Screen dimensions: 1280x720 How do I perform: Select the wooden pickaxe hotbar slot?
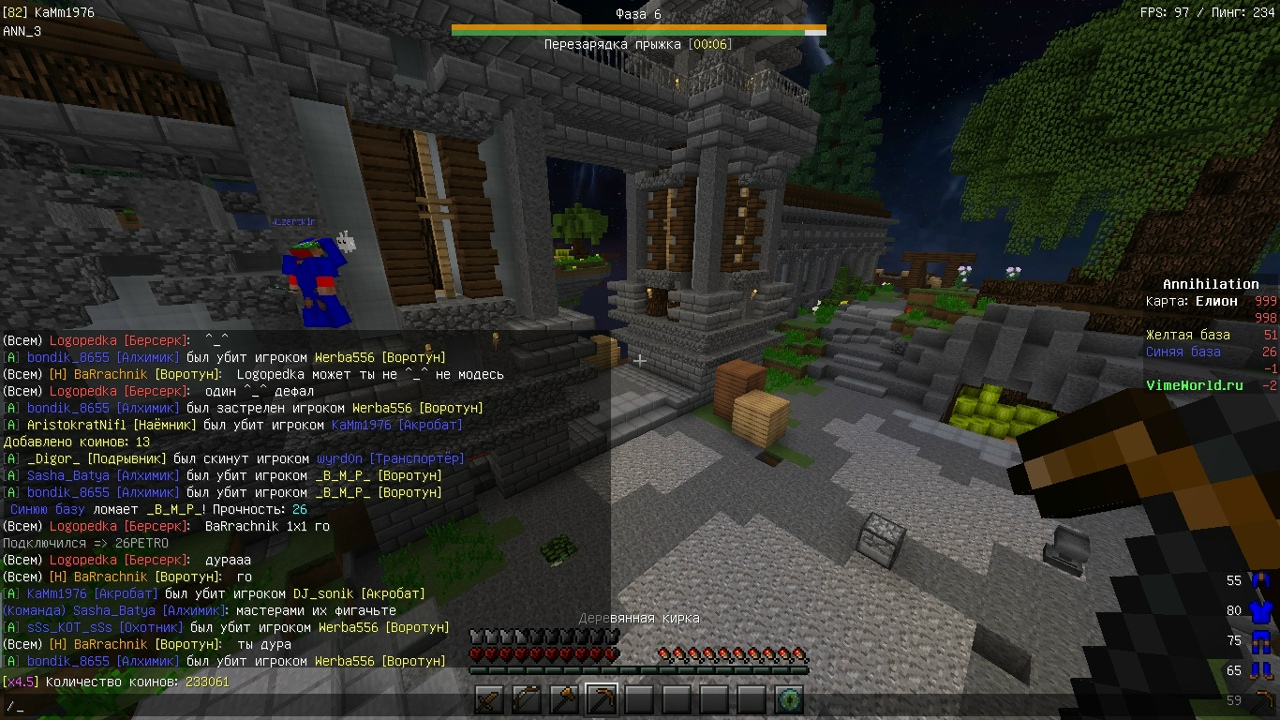(601, 700)
